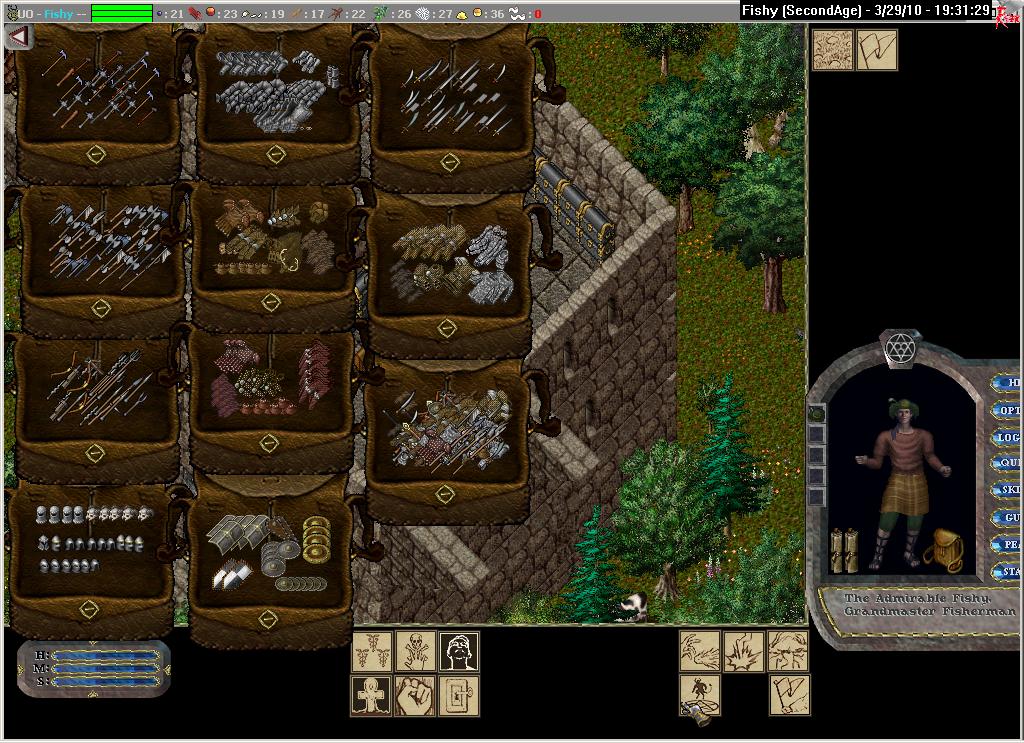This screenshot has height=743, width=1024.
Task: Click the Log Out button on paperdoll
Action: click(x=1007, y=437)
